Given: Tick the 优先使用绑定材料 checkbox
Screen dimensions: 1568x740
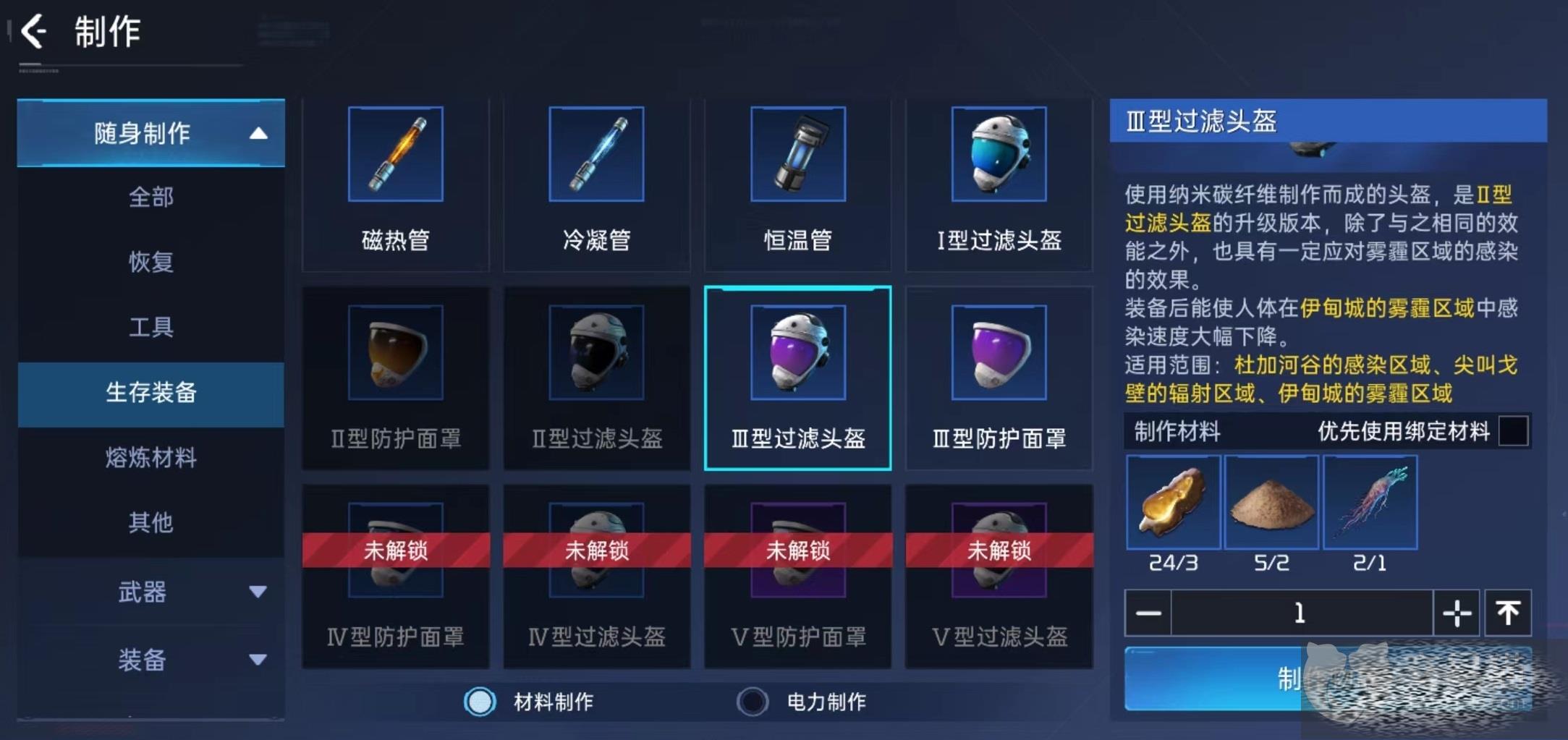Looking at the screenshot, I should pyautogui.click(x=1513, y=431).
